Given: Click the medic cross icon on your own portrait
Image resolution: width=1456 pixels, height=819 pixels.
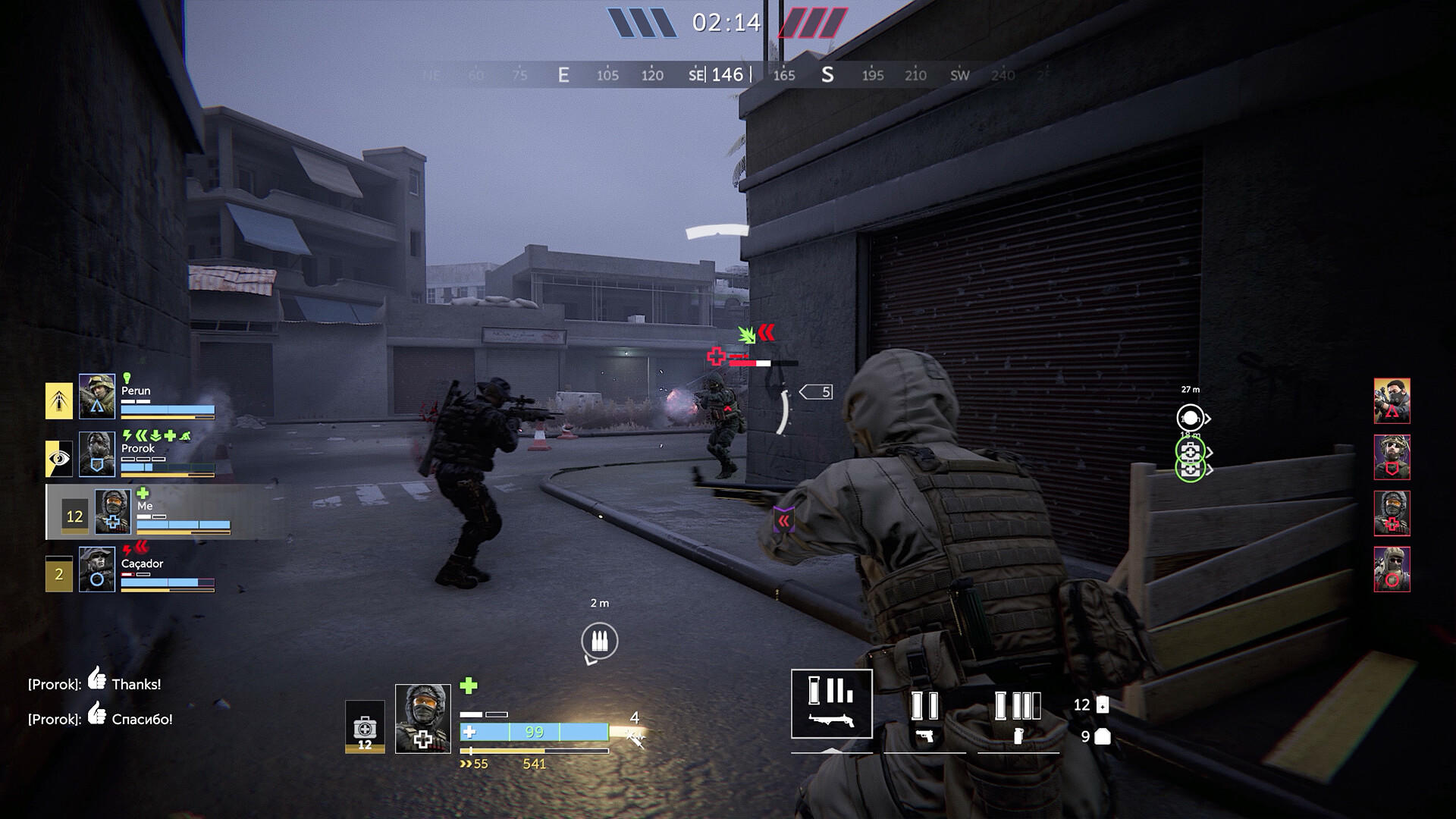Looking at the screenshot, I should tap(113, 522).
